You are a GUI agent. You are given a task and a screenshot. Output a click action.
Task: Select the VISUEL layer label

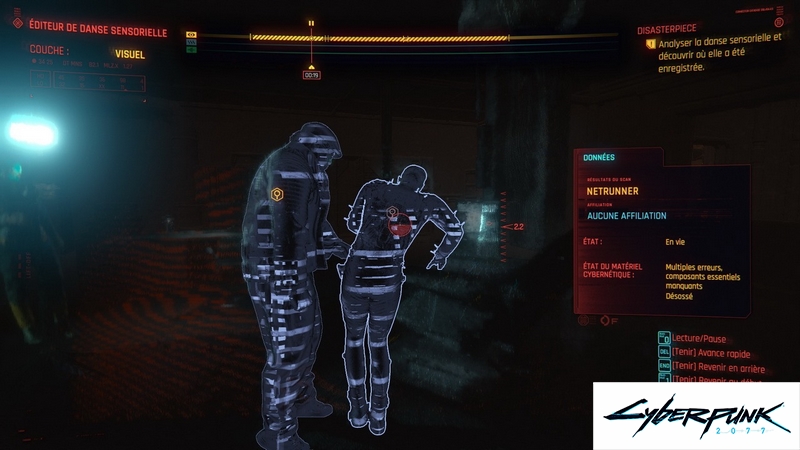click(130, 54)
